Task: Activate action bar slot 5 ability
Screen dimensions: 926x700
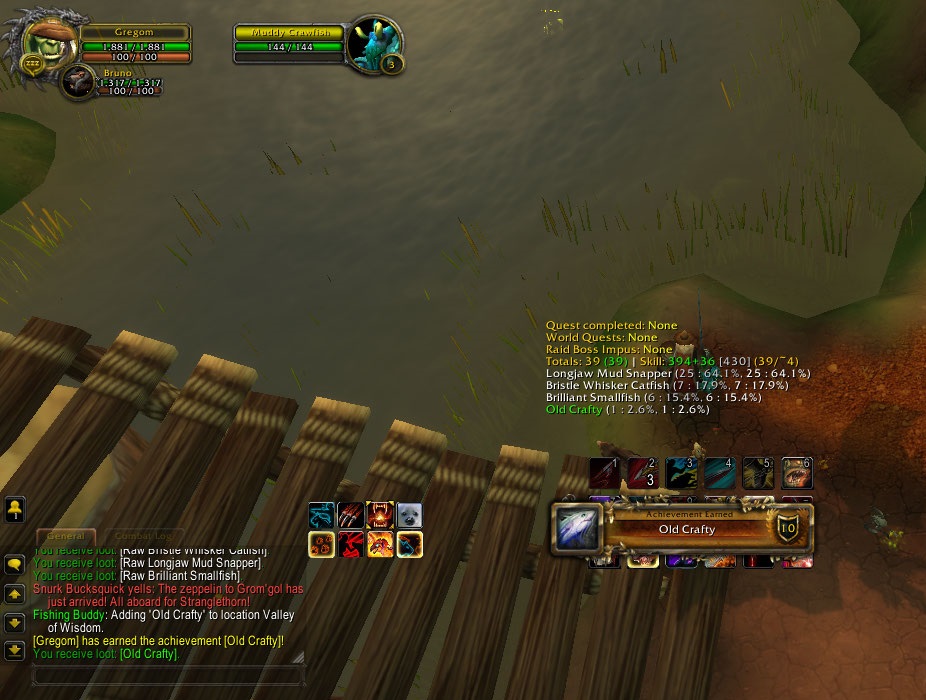Action: [x=758, y=473]
